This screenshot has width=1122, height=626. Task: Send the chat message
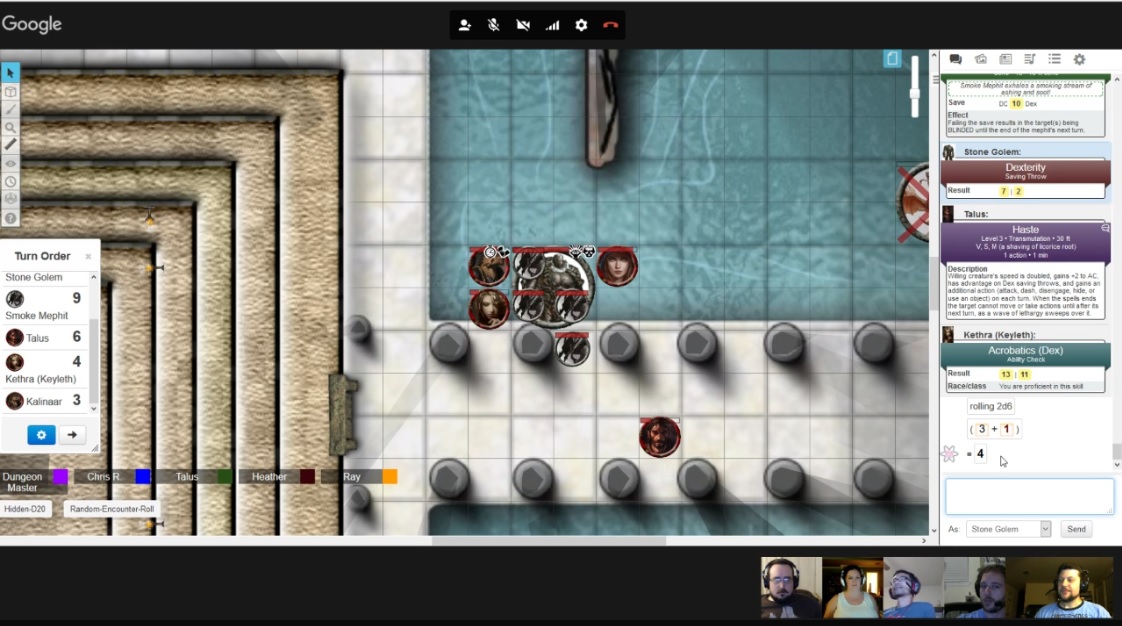1076,529
